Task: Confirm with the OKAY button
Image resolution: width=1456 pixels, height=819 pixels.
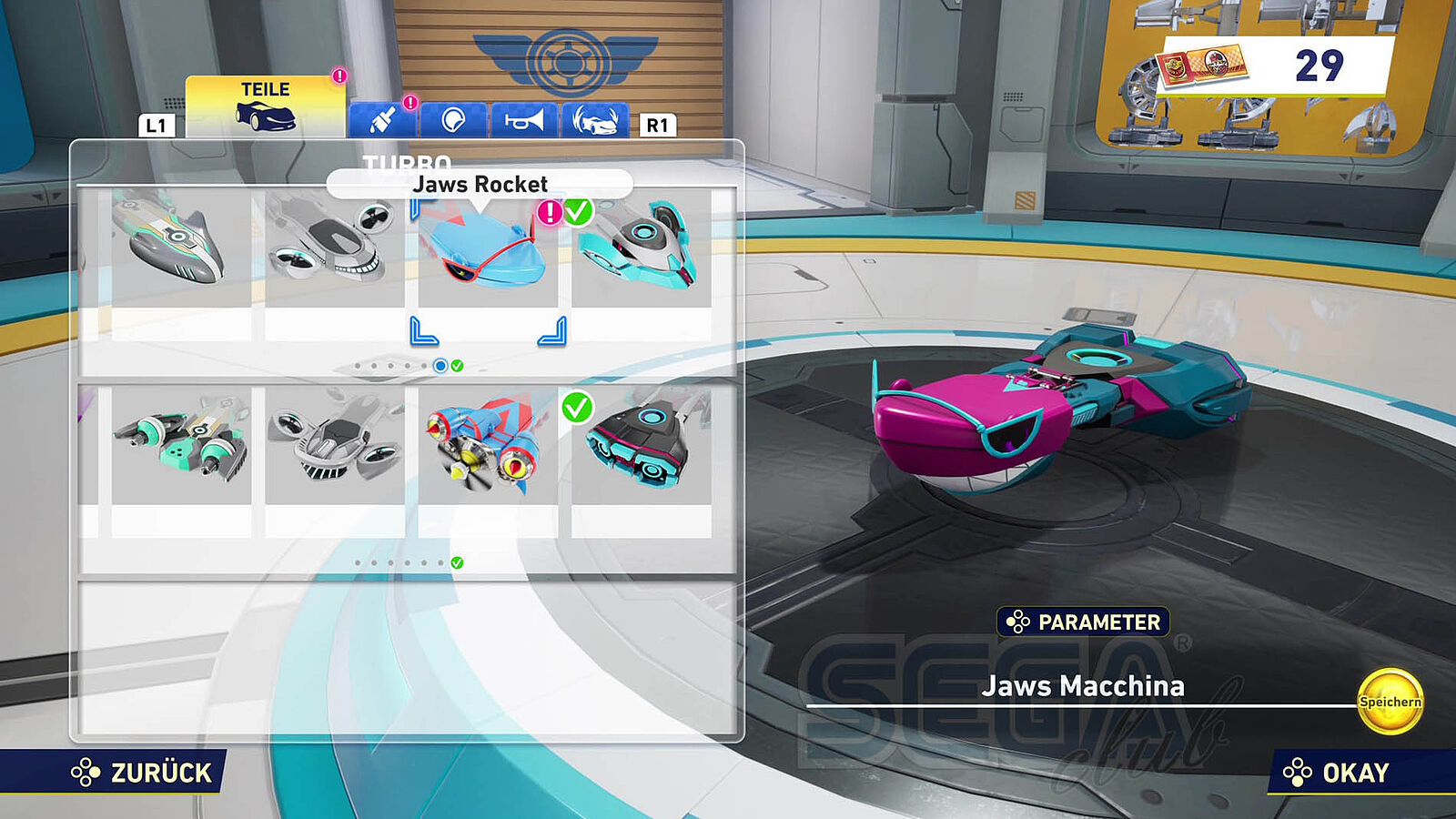Action: [1337, 773]
